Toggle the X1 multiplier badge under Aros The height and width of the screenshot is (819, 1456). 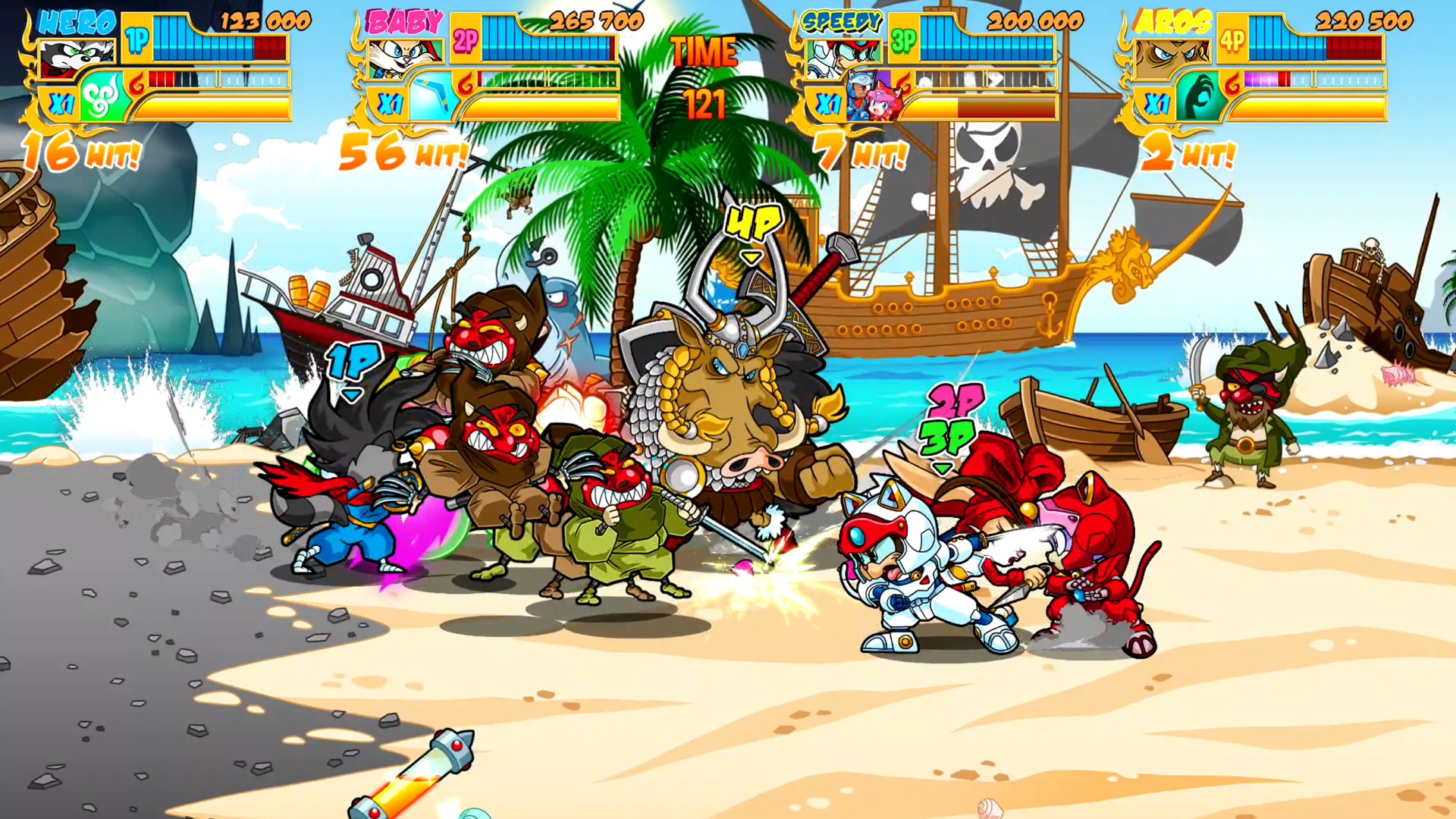1158,101
